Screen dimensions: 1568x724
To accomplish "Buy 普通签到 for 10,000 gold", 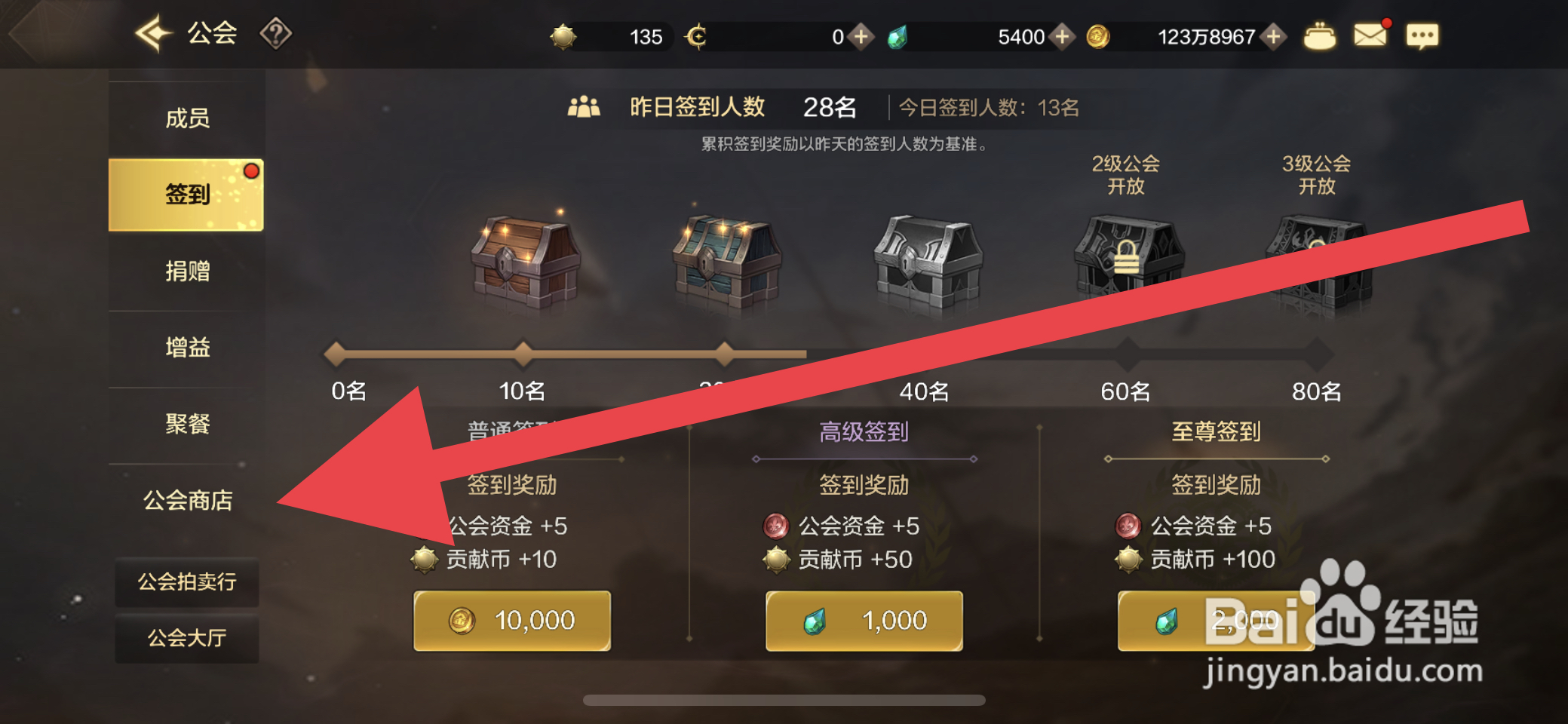I will 512,620.
